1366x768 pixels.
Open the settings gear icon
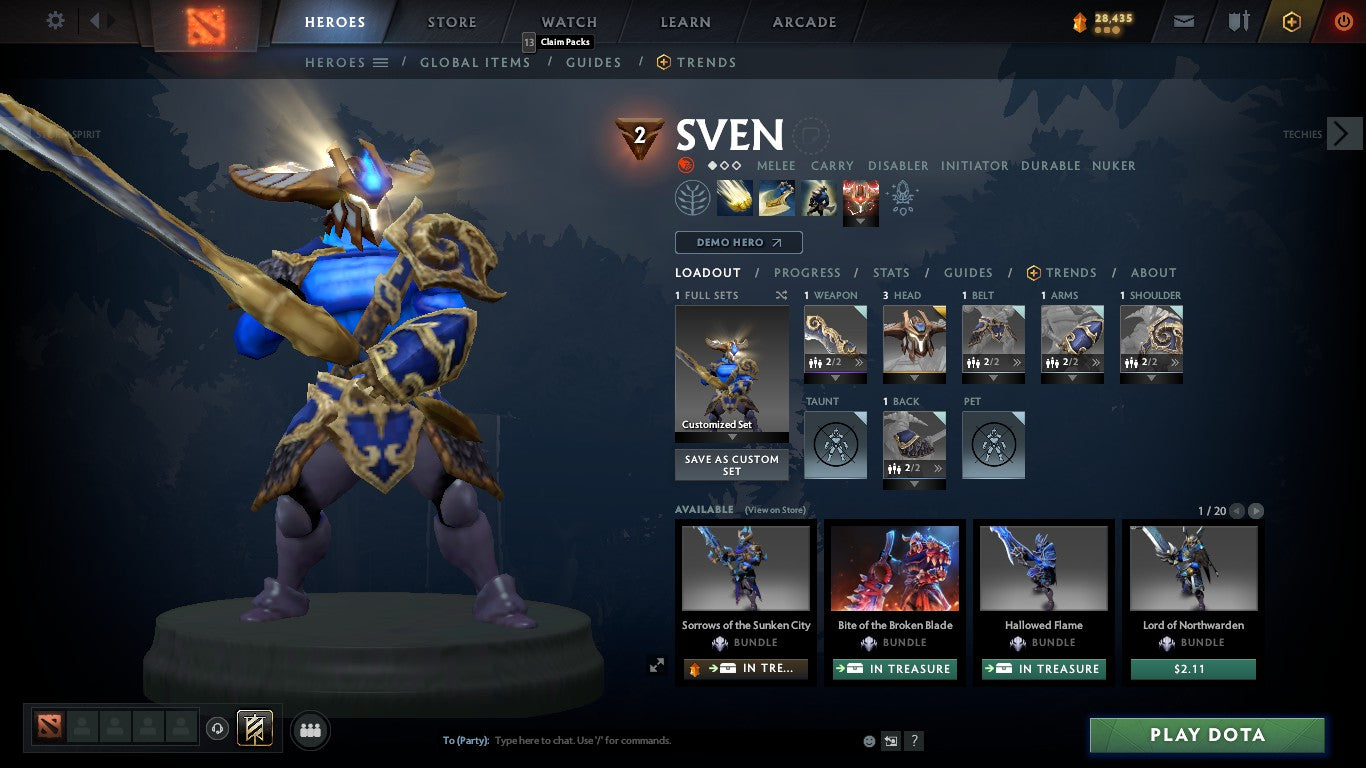pos(55,20)
